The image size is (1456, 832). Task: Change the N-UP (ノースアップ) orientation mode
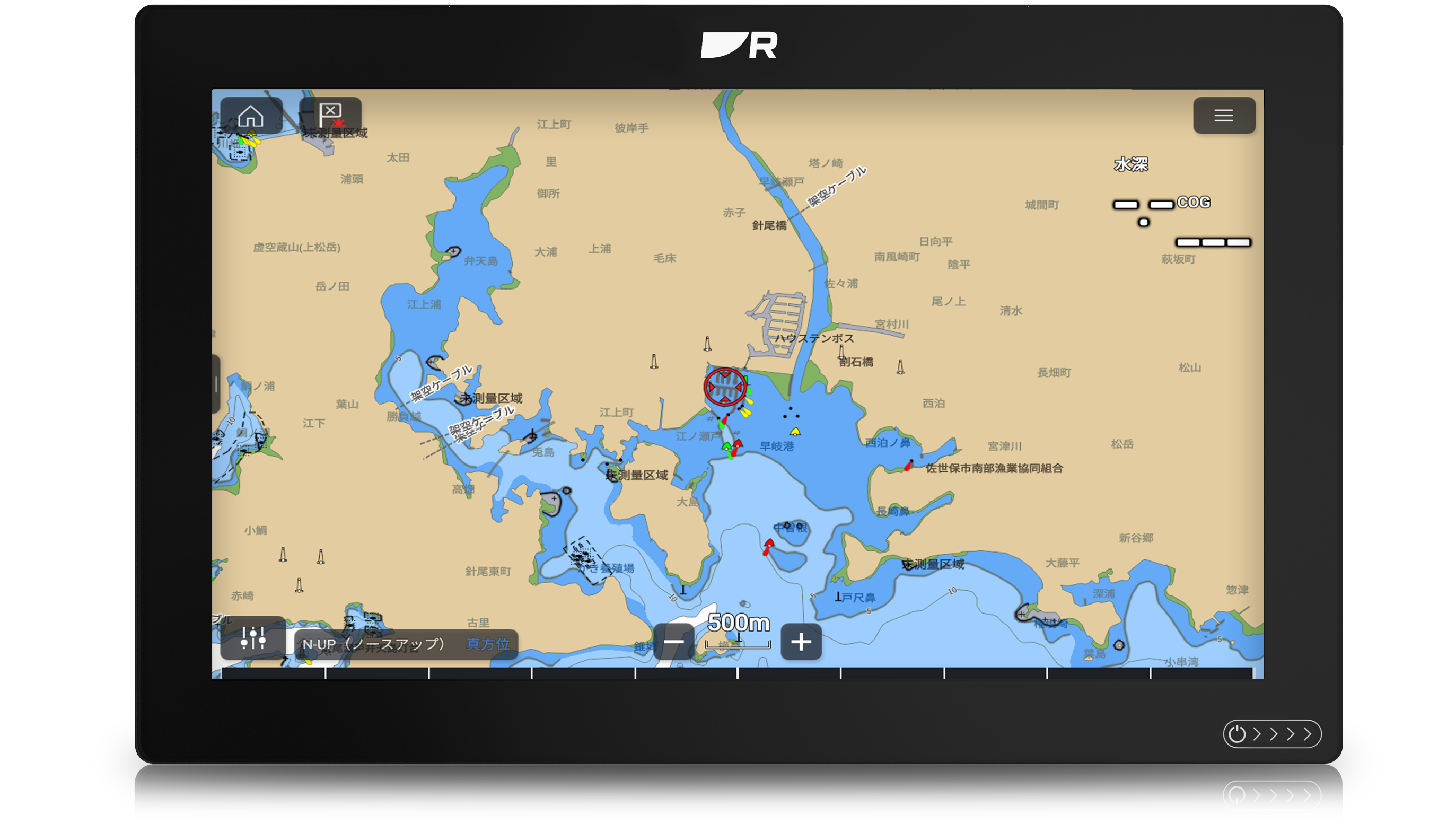(374, 644)
